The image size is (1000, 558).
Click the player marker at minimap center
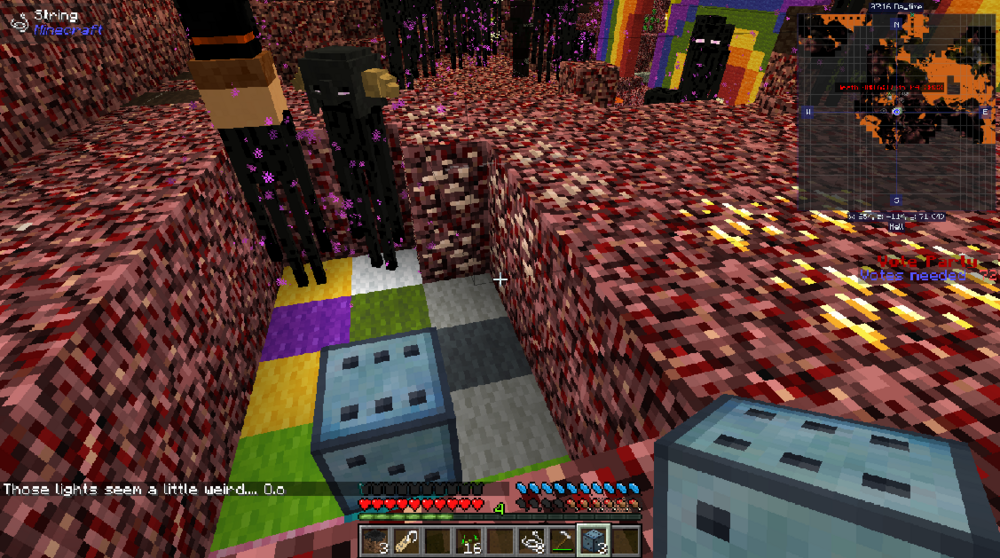click(896, 112)
